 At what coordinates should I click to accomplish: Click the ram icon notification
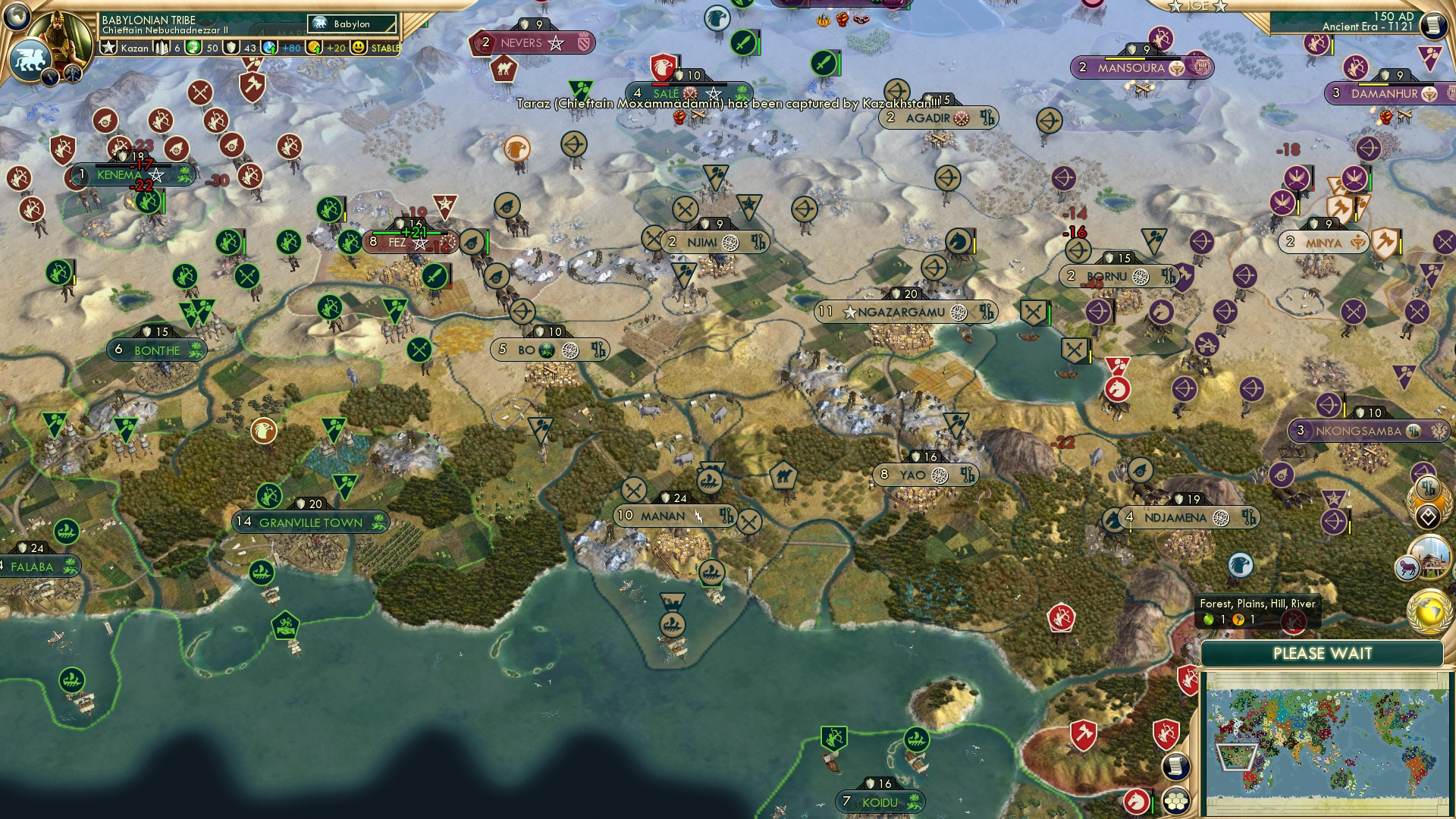click(1407, 567)
